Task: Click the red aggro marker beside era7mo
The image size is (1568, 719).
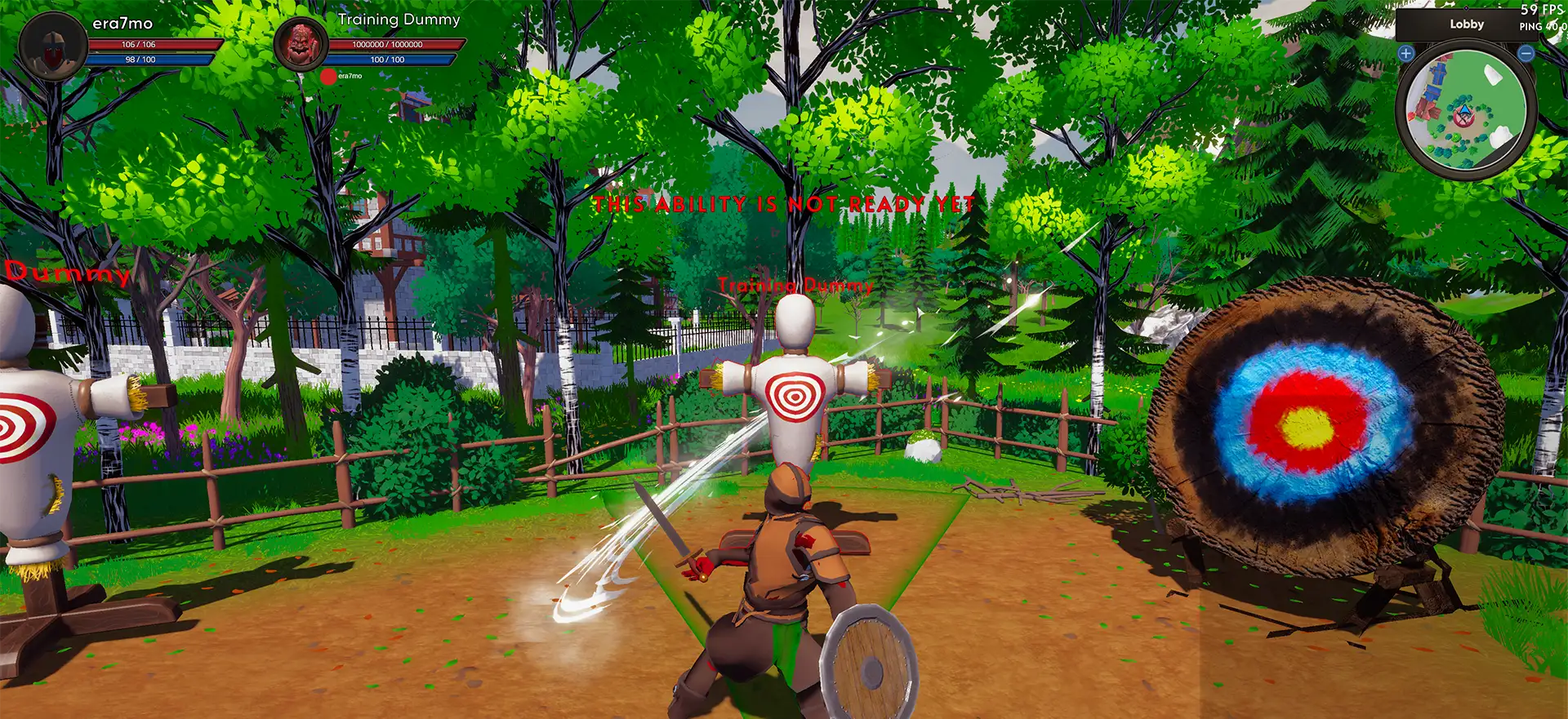Action: point(328,77)
